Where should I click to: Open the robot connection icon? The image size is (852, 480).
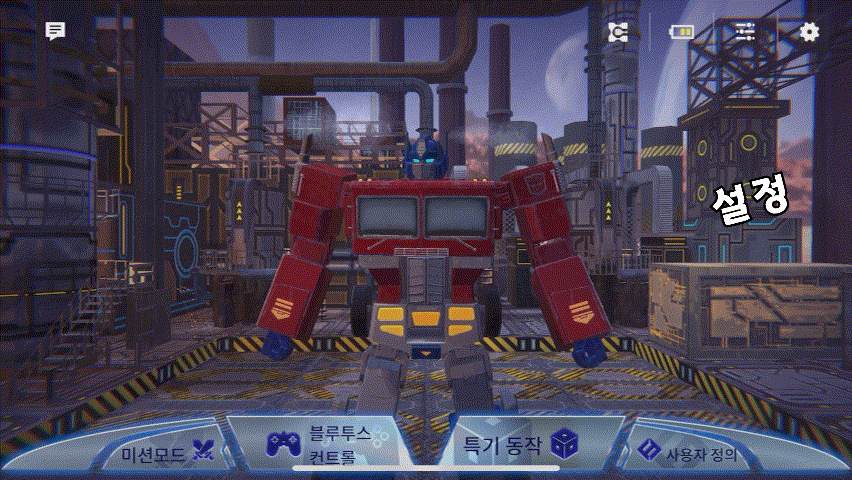618,32
